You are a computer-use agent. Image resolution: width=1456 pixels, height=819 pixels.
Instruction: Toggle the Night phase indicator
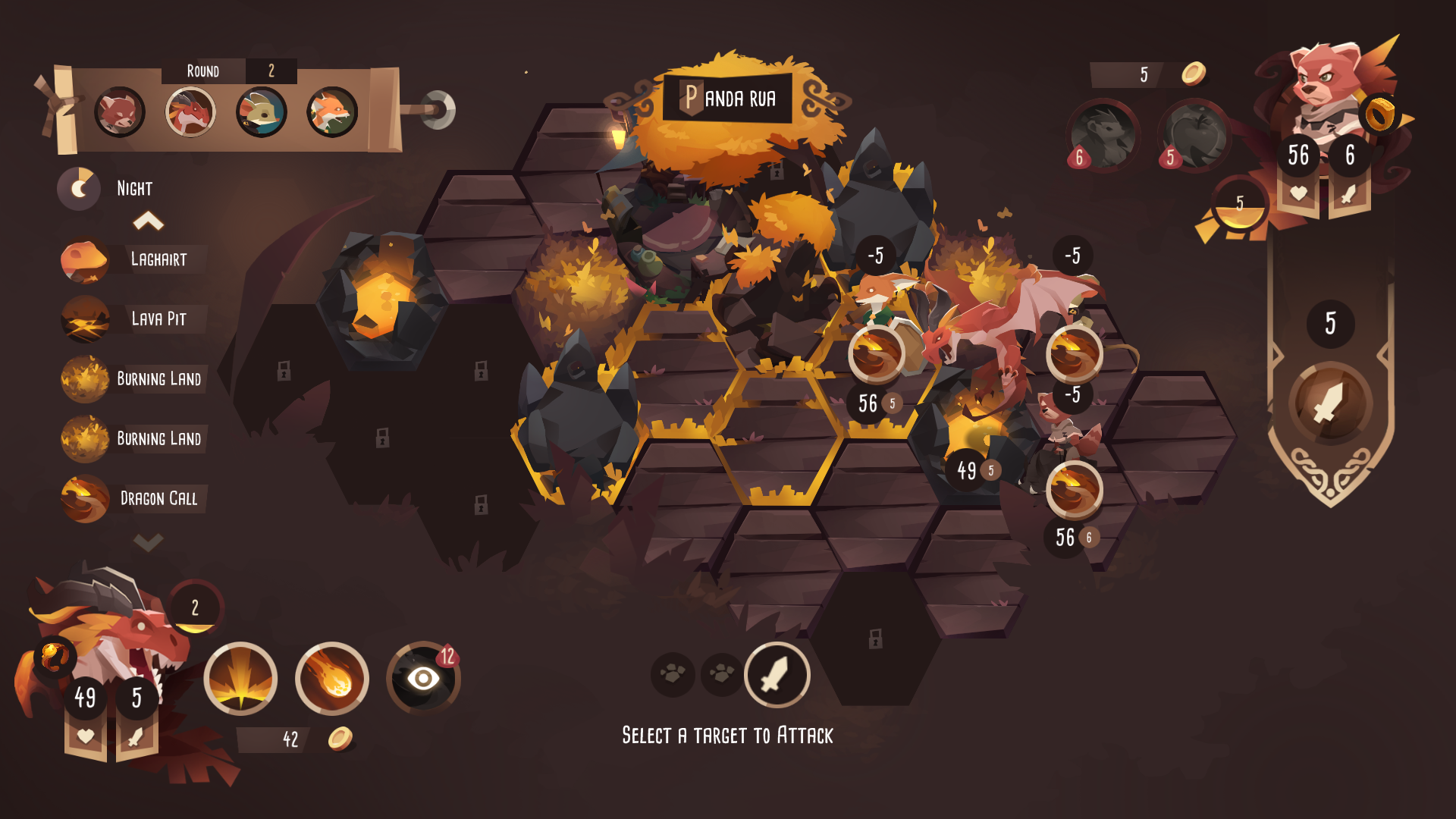(x=79, y=187)
